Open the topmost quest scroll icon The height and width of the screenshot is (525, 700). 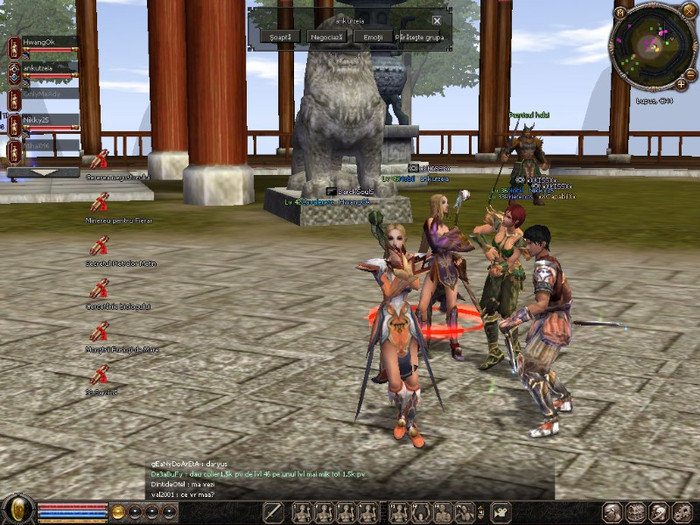coord(99,159)
